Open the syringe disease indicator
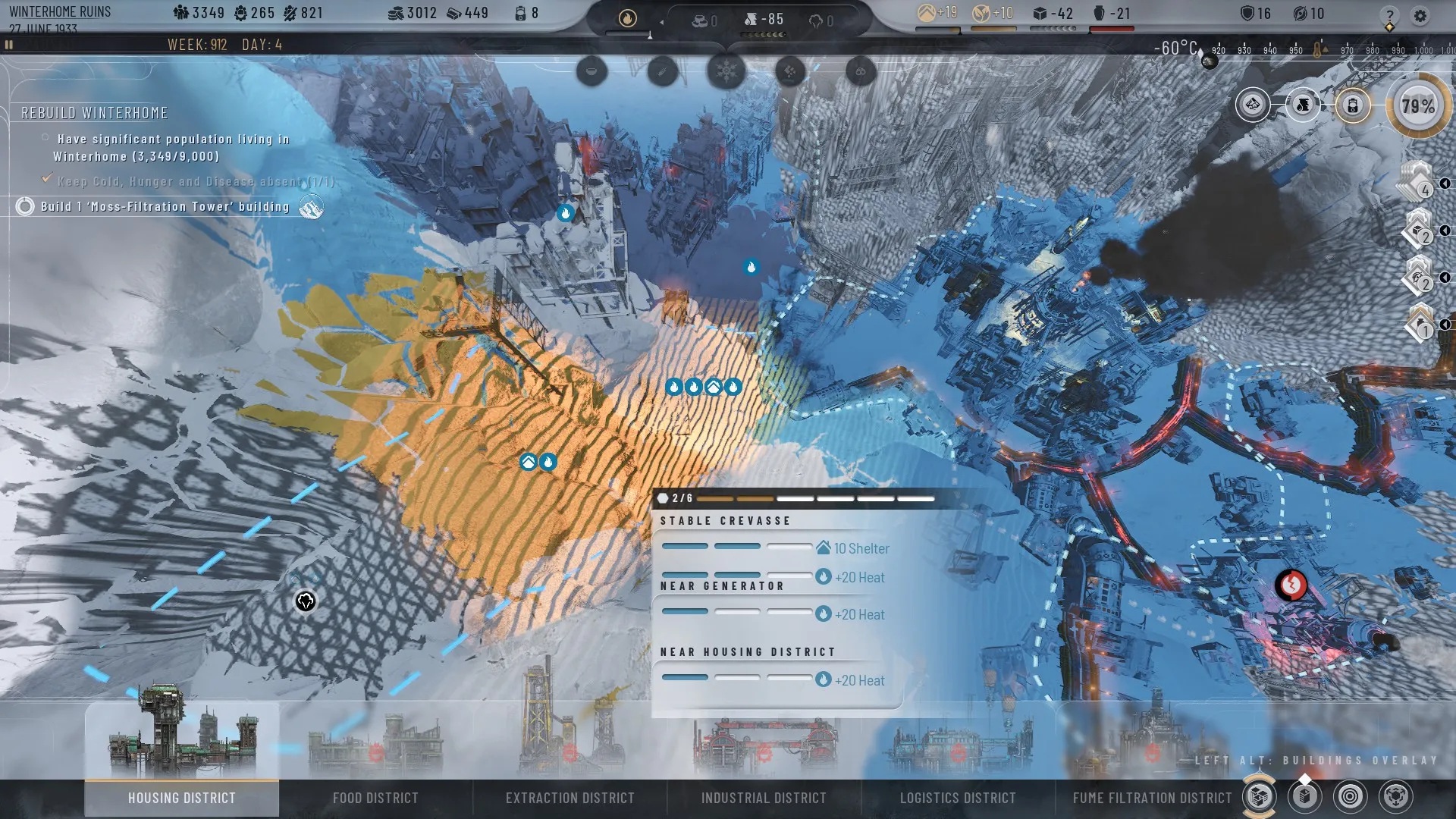The width and height of the screenshot is (1456, 819). tap(662, 72)
